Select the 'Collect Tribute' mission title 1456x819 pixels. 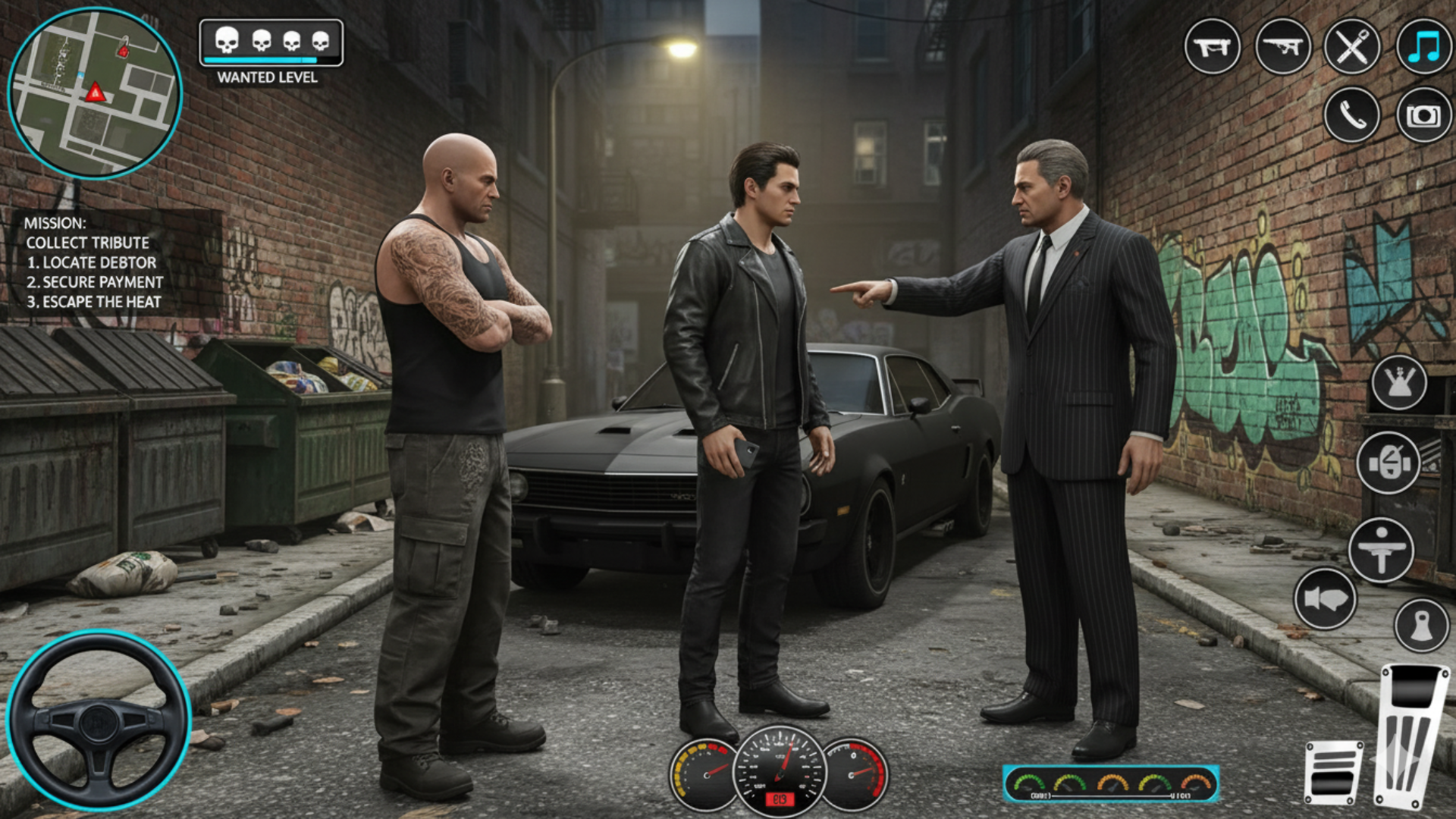pos(87,243)
